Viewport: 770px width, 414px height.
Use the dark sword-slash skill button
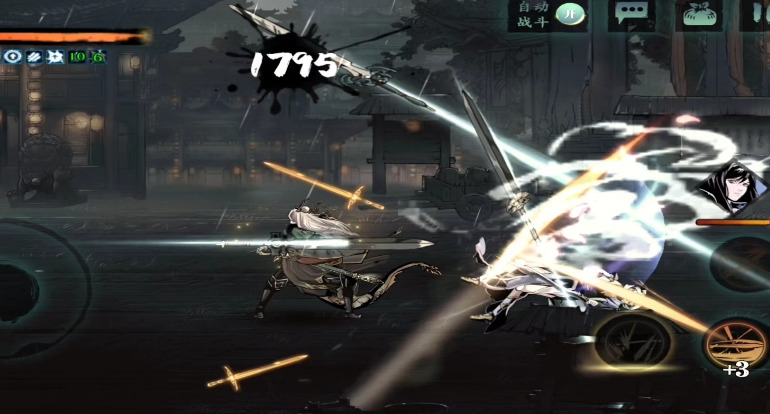[x=632, y=340]
